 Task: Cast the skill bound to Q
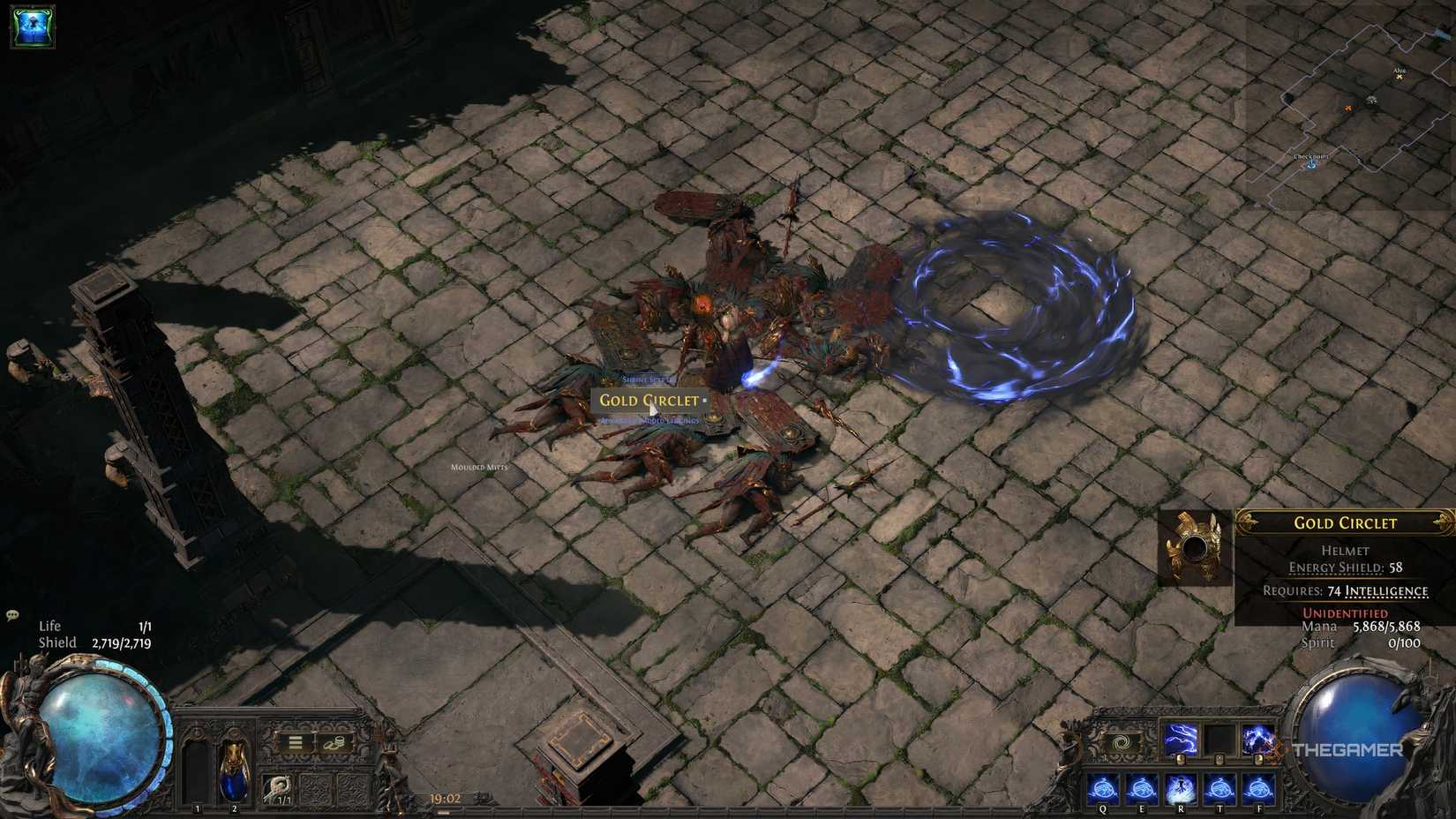click(1103, 787)
